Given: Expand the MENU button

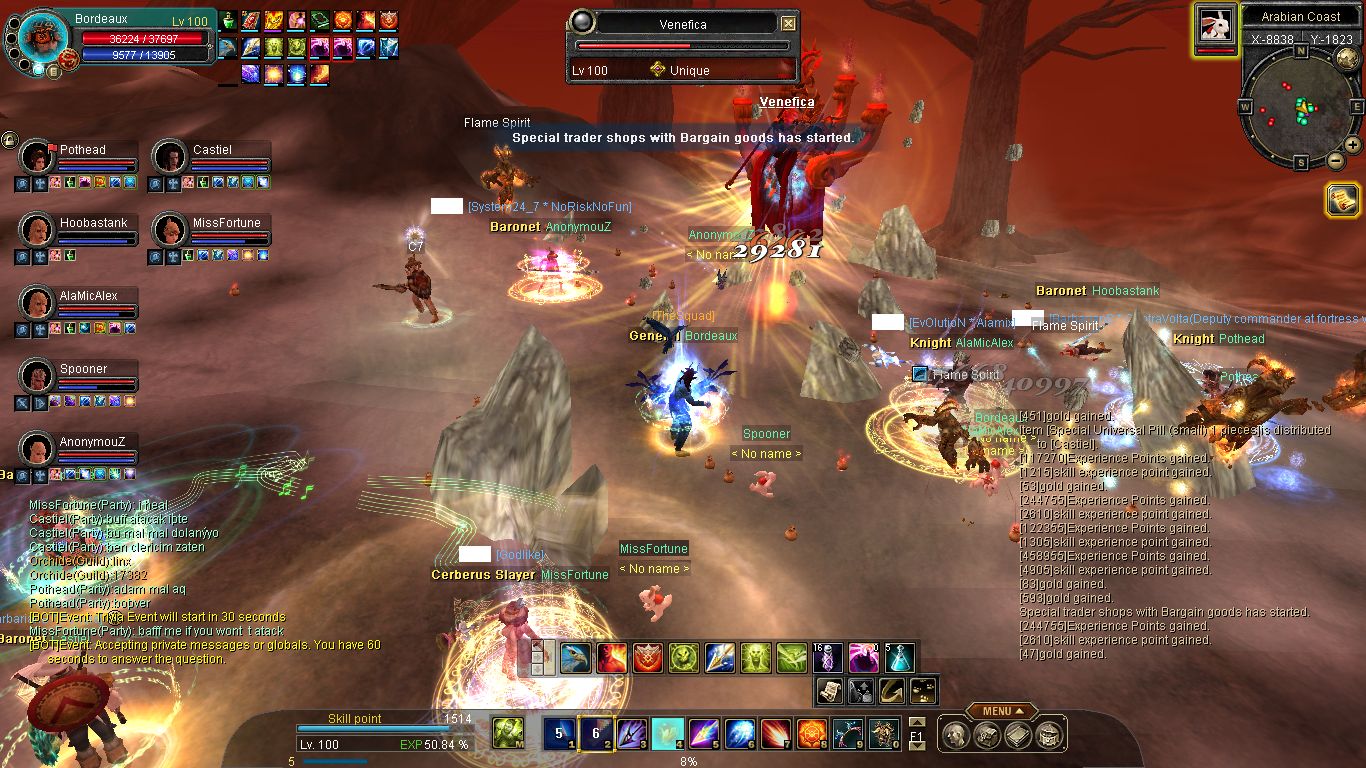Looking at the screenshot, I should 1001,711.
